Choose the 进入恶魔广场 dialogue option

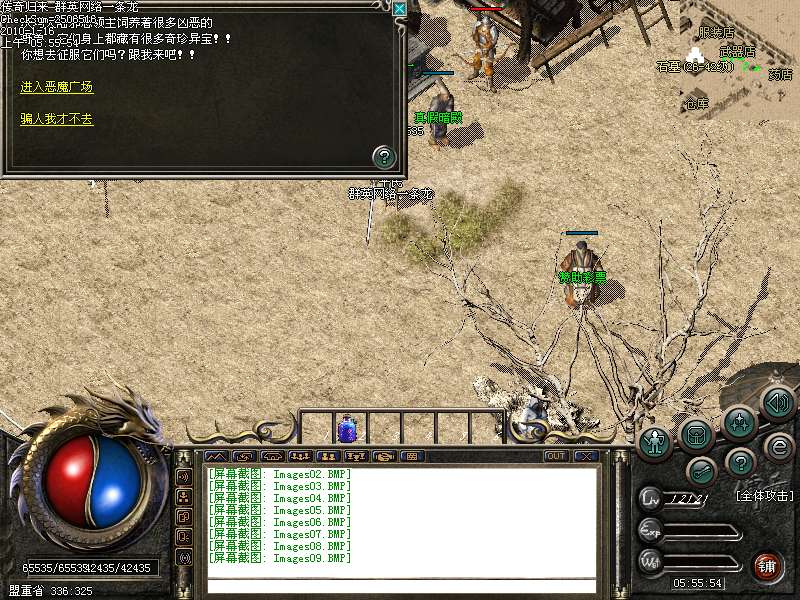(56, 88)
